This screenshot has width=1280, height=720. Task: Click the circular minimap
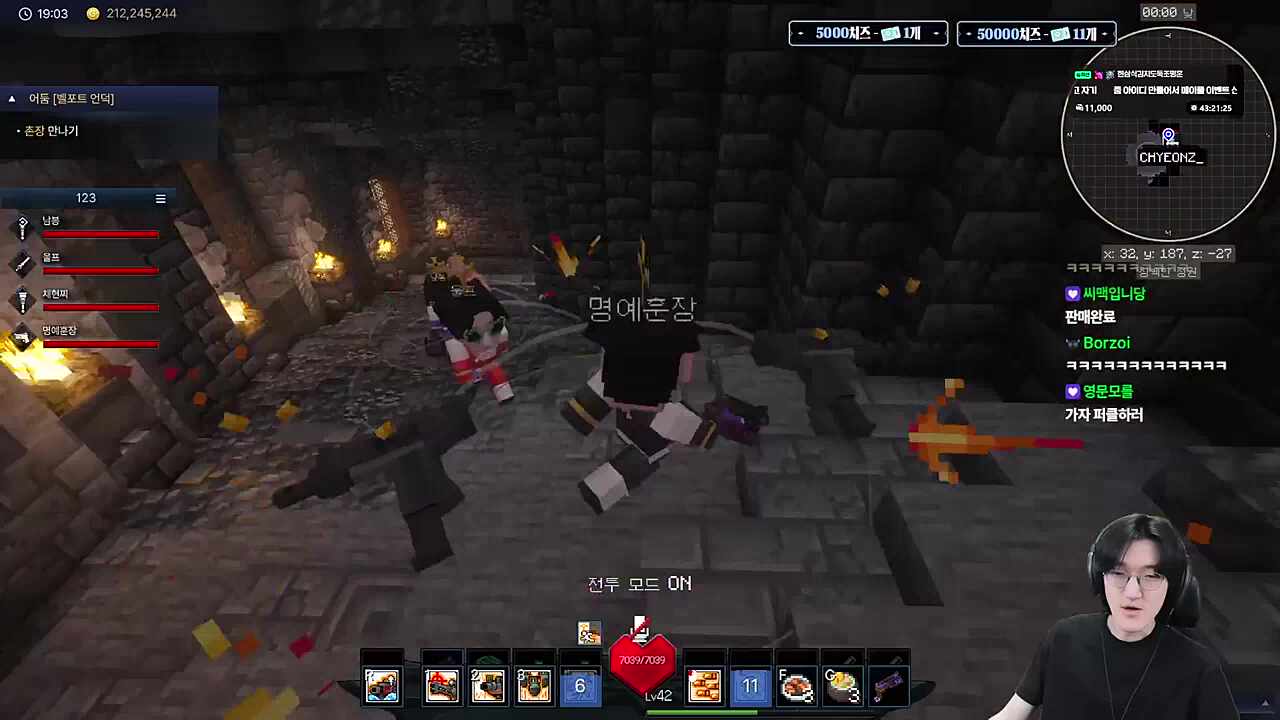pyautogui.click(x=1167, y=134)
